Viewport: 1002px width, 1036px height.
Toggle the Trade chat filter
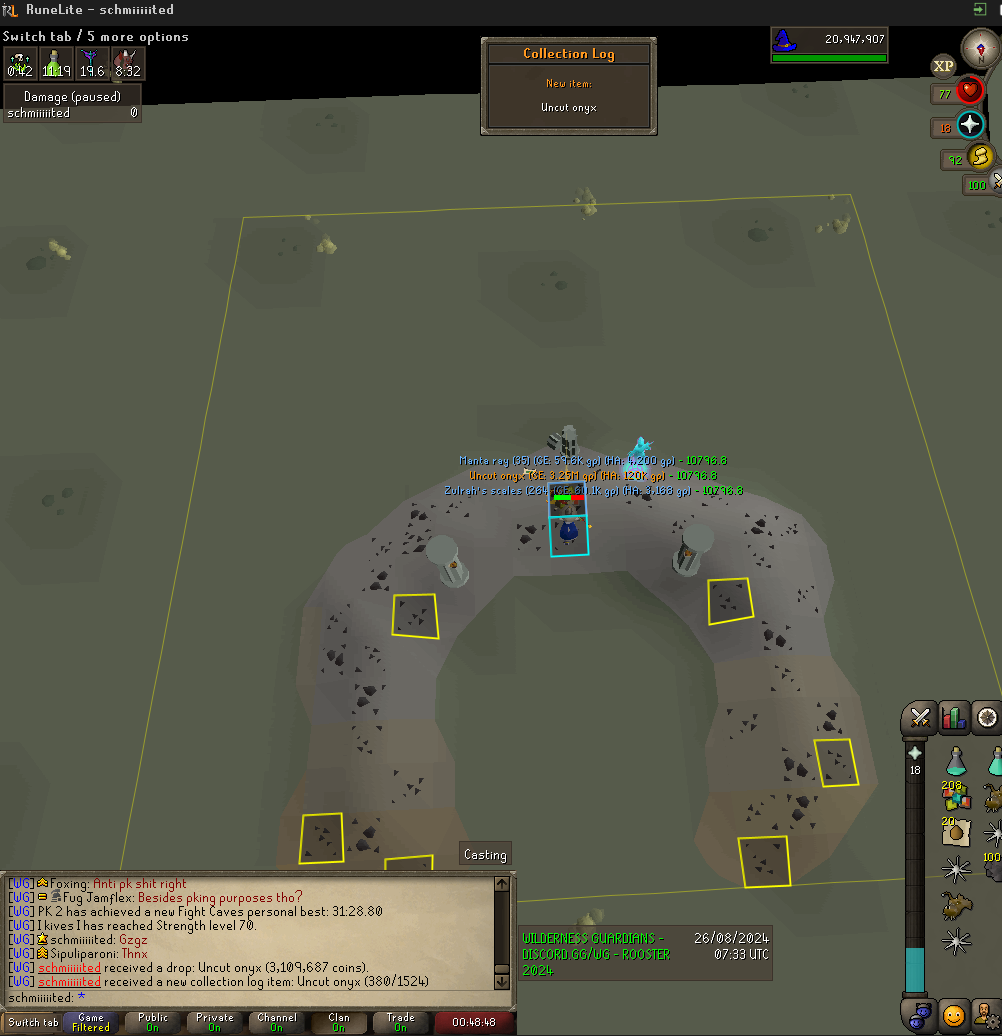(x=401, y=1022)
